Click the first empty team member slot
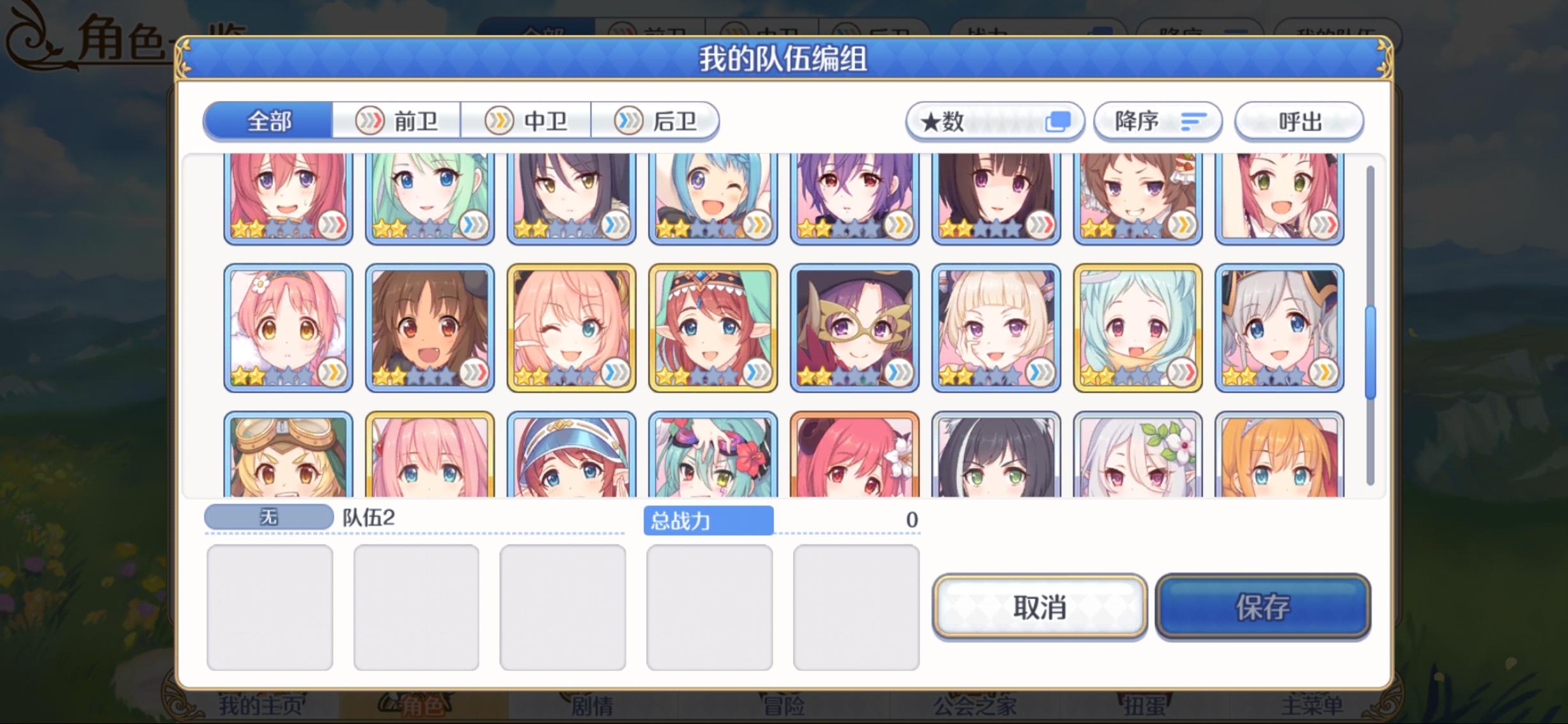The height and width of the screenshot is (724, 1568). [269, 608]
